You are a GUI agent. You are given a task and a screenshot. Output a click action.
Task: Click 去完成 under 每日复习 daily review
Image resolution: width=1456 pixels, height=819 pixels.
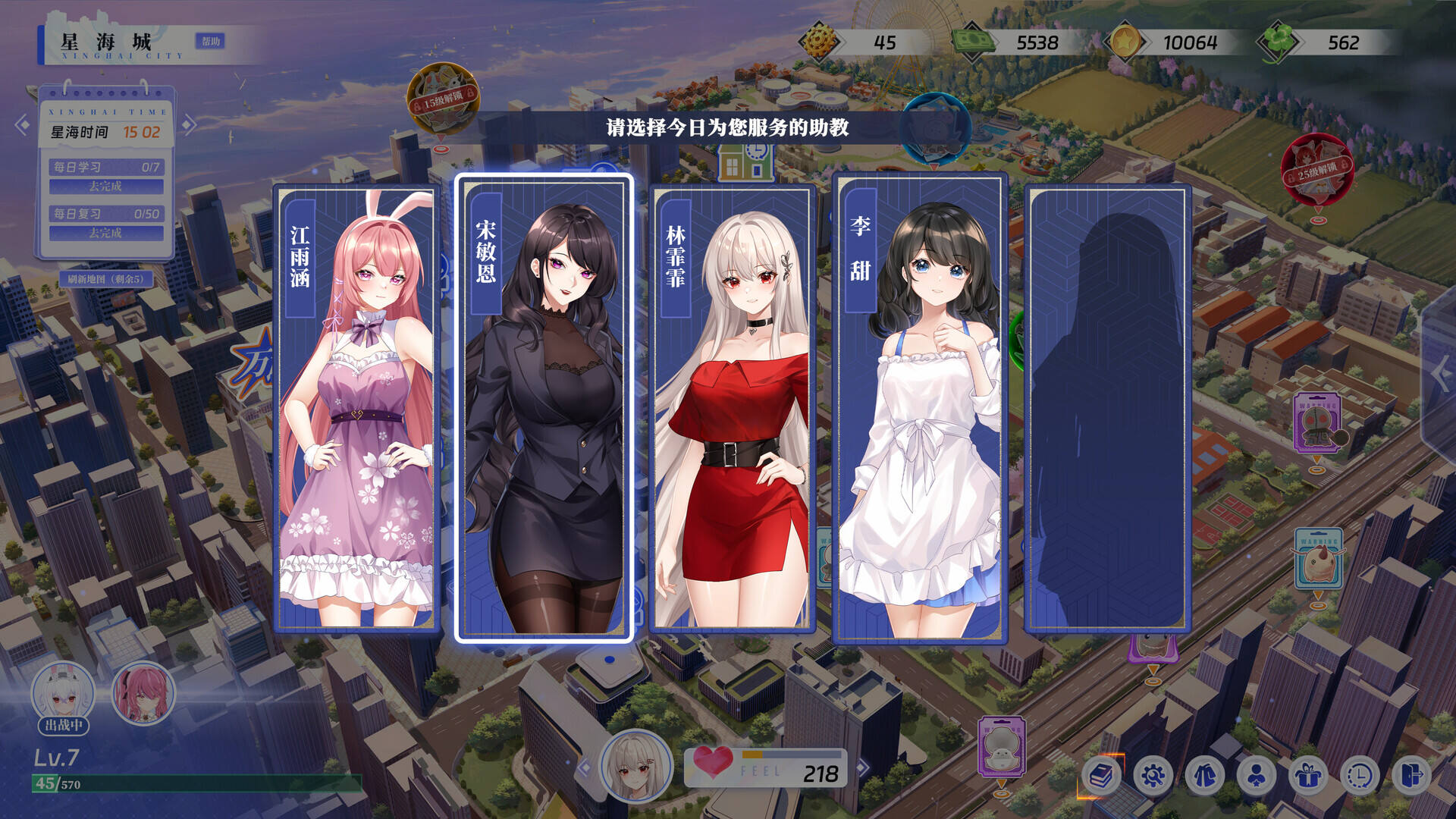[106, 233]
